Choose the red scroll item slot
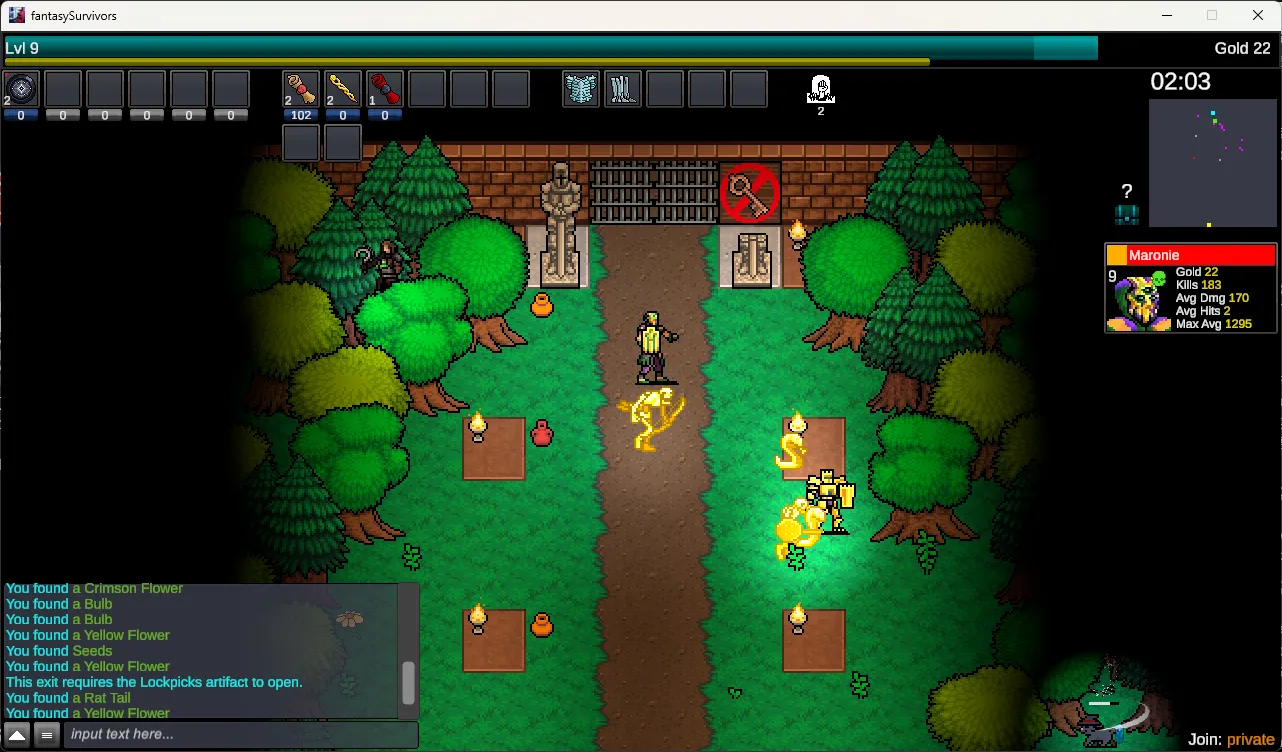 tap(385, 90)
